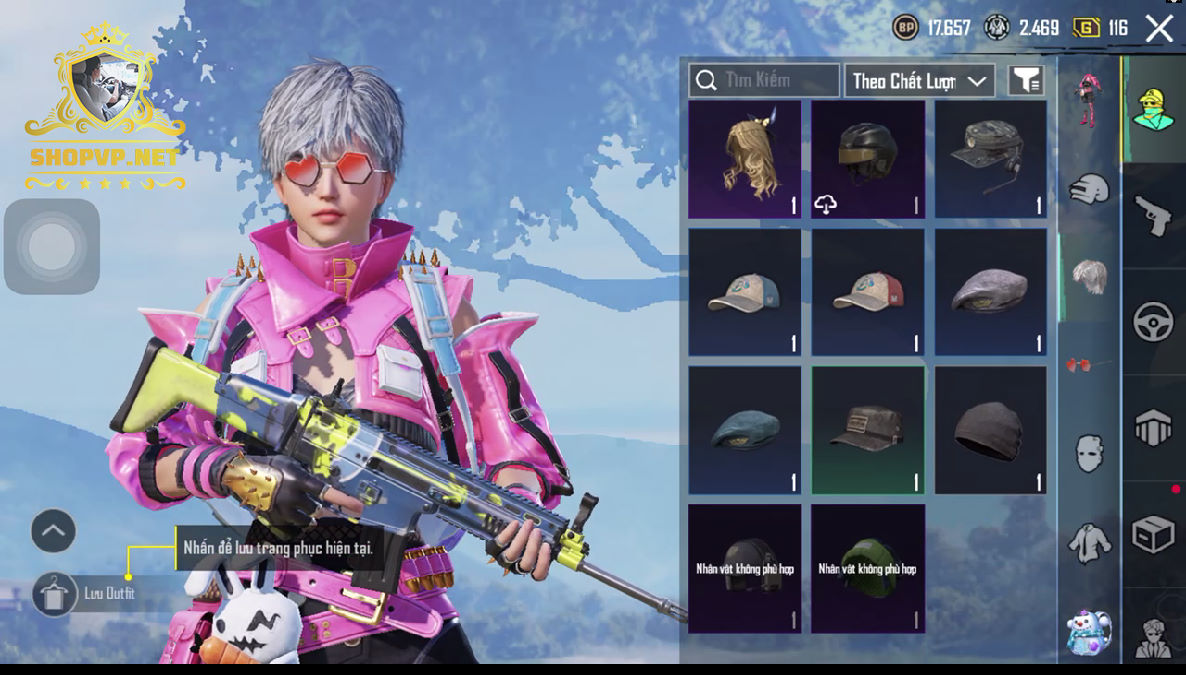1186x675 pixels.
Task: Choose the black beanie item
Action: click(x=991, y=430)
